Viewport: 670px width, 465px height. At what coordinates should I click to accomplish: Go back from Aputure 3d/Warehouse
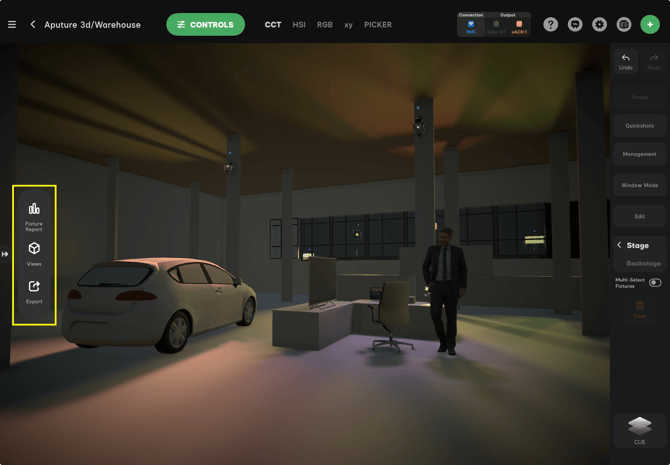(x=33, y=24)
